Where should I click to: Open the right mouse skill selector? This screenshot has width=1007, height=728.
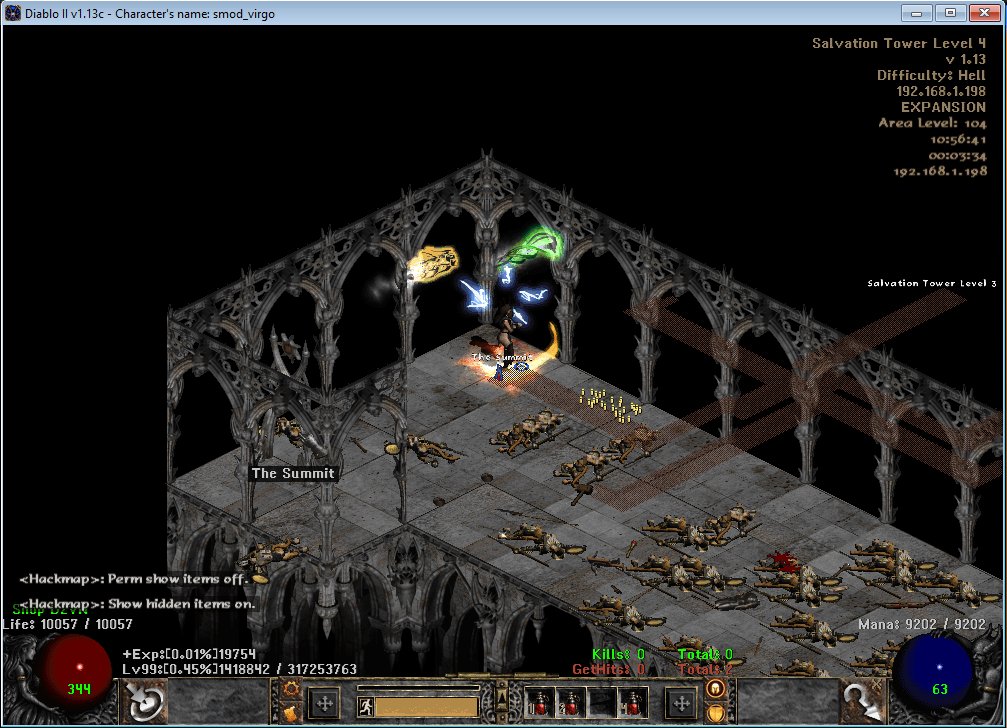pyautogui.click(x=862, y=702)
